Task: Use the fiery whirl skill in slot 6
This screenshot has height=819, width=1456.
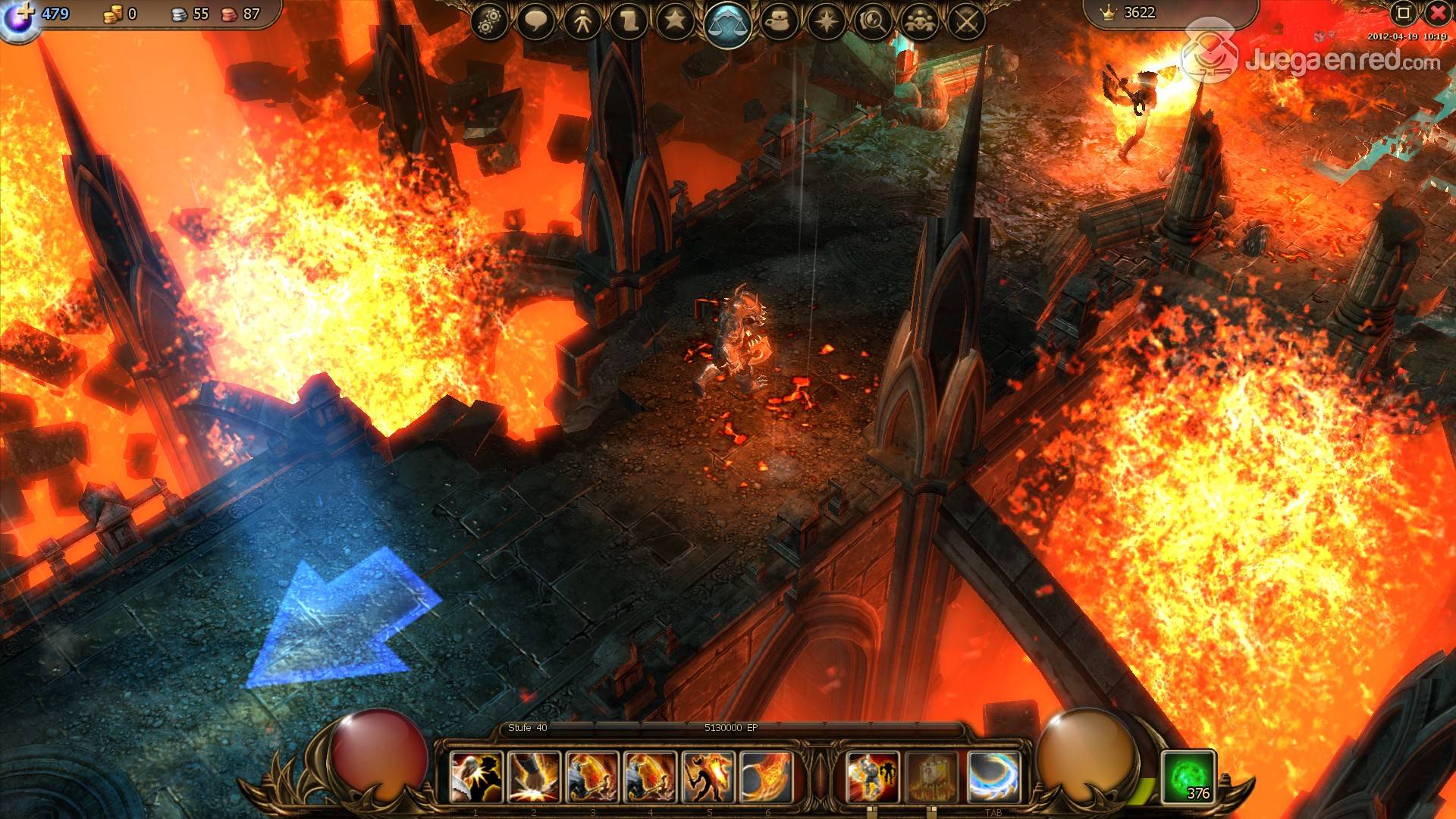Action: pyautogui.click(x=766, y=777)
